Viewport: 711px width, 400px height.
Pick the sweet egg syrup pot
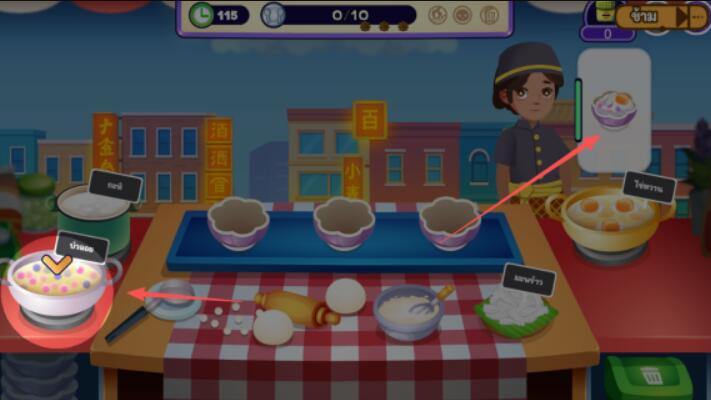click(x=611, y=218)
